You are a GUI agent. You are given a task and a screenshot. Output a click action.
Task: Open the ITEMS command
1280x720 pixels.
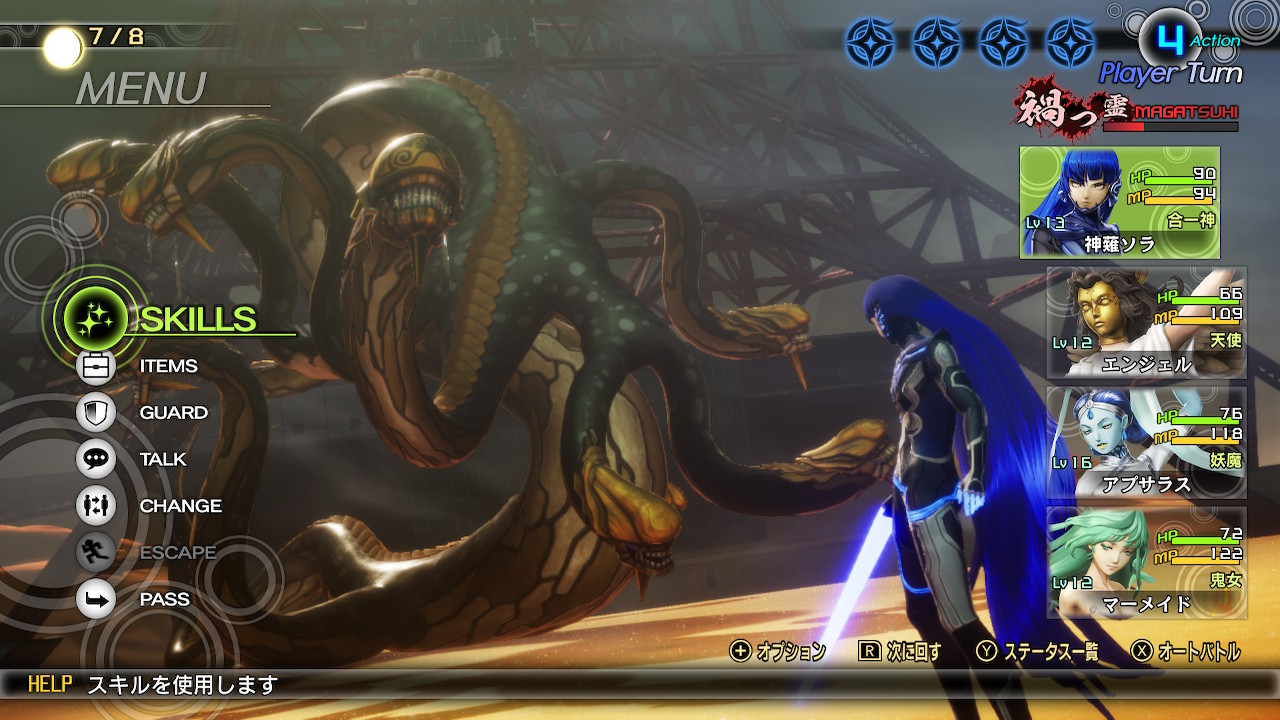[x=168, y=366]
